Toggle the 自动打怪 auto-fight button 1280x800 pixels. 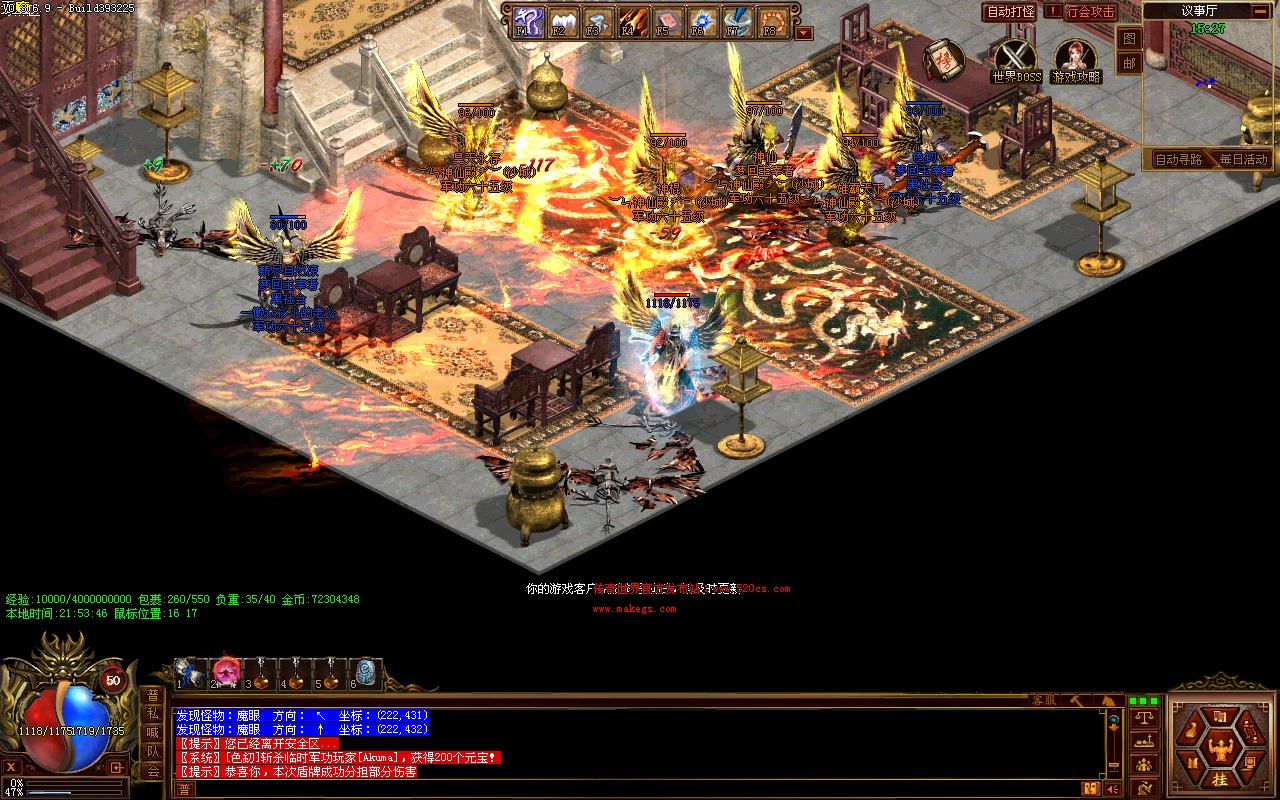tap(1009, 12)
